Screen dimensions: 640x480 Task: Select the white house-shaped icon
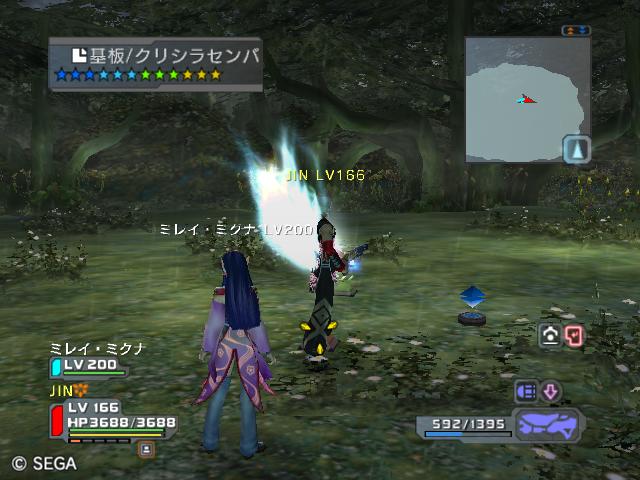pos(550,336)
